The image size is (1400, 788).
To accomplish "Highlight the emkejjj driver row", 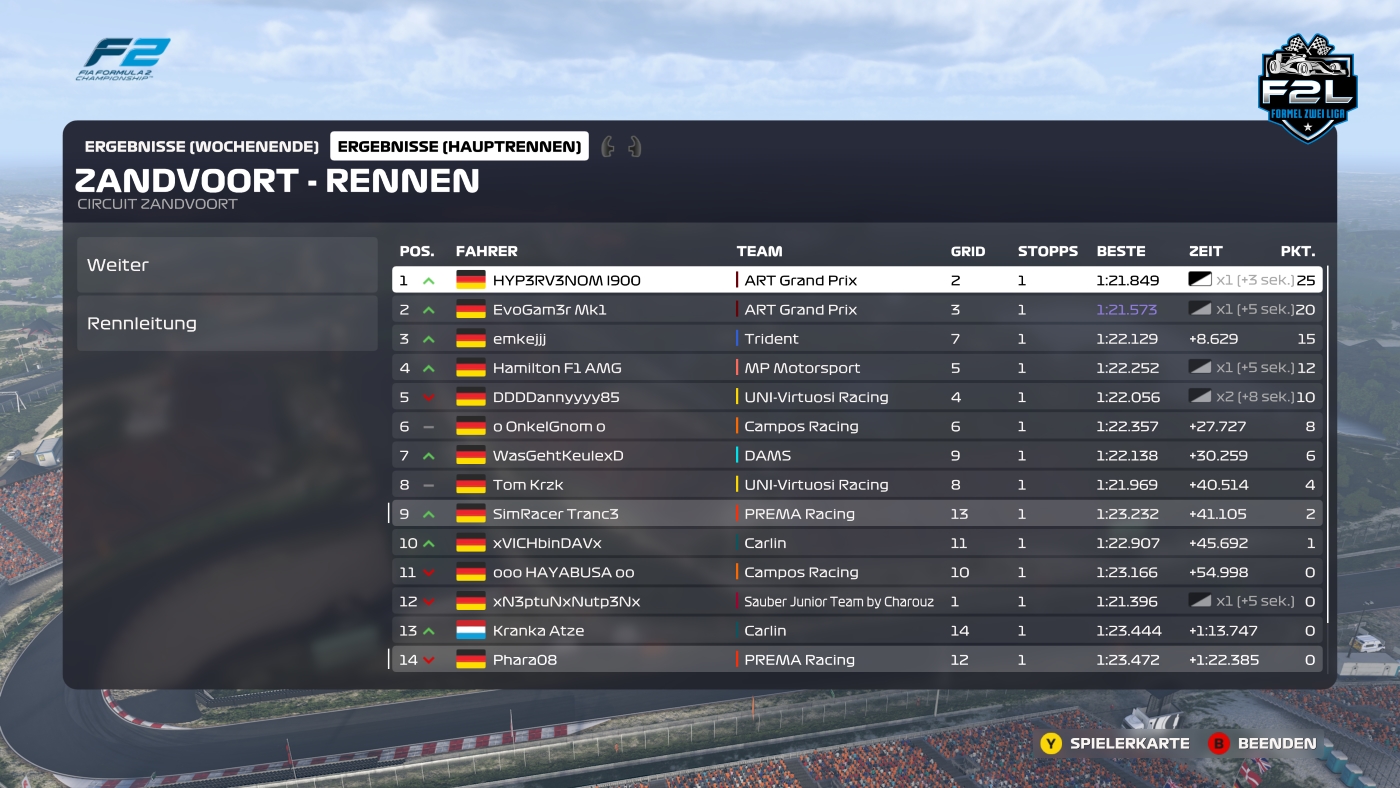I will click(x=857, y=339).
